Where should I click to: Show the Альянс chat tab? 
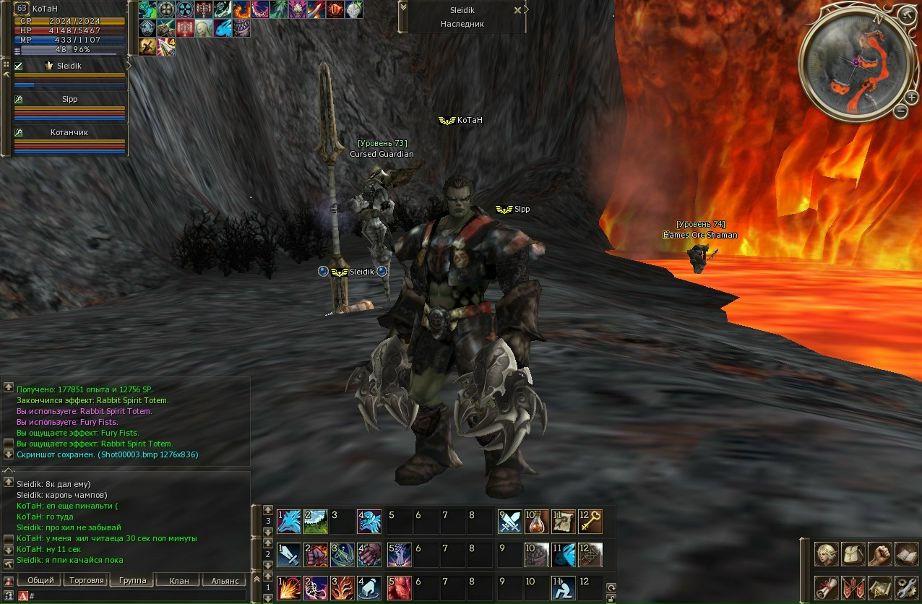(x=224, y=580)
